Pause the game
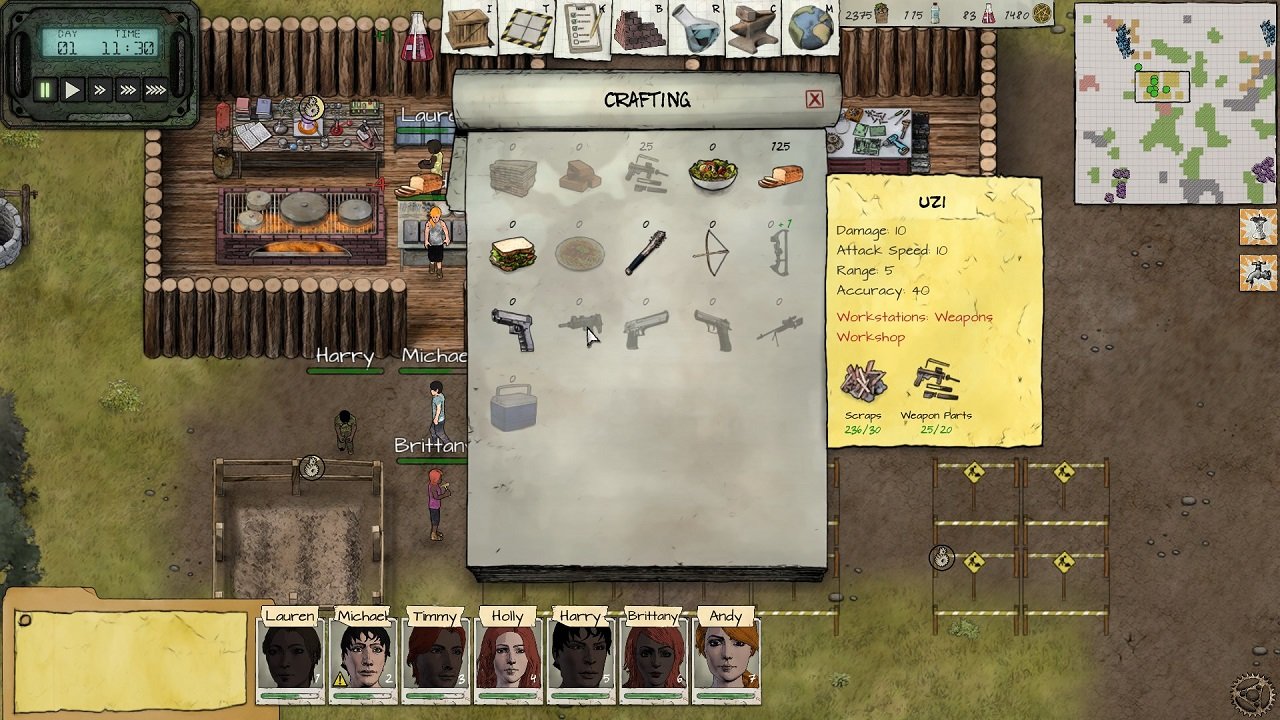1280x720 pixels. click(44, 90)
